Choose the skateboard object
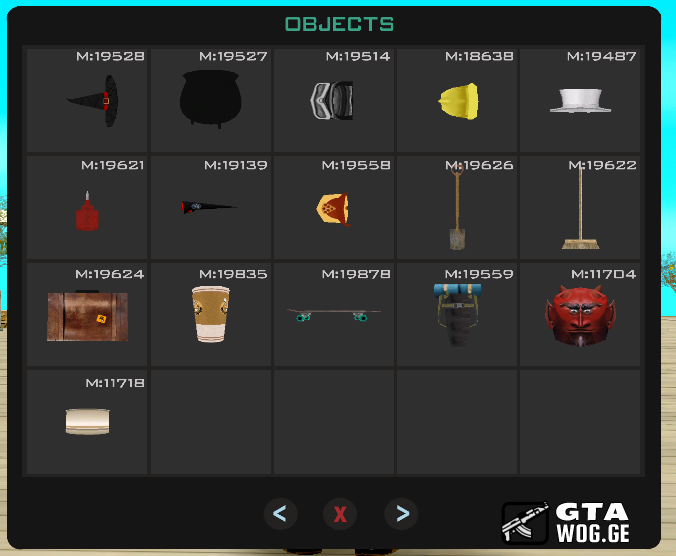The width and height of the screenshot is (676, 556). coord(333,316)
